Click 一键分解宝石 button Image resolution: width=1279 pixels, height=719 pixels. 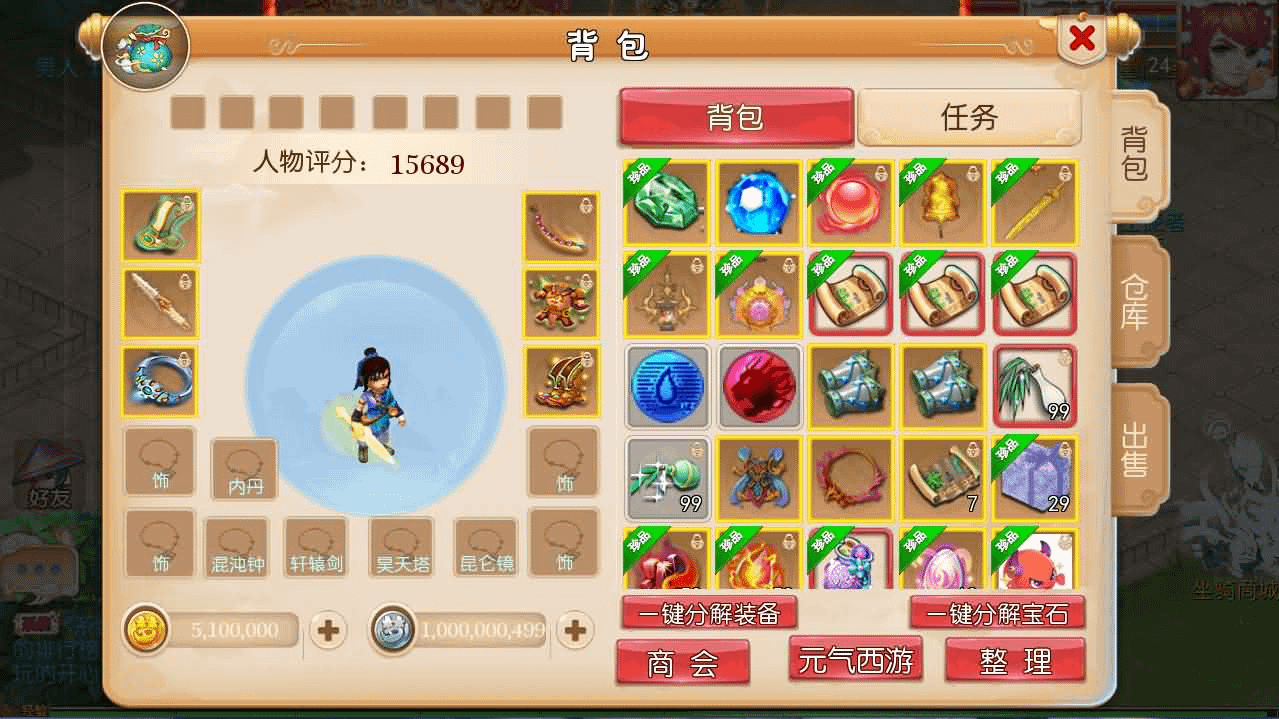996,613
